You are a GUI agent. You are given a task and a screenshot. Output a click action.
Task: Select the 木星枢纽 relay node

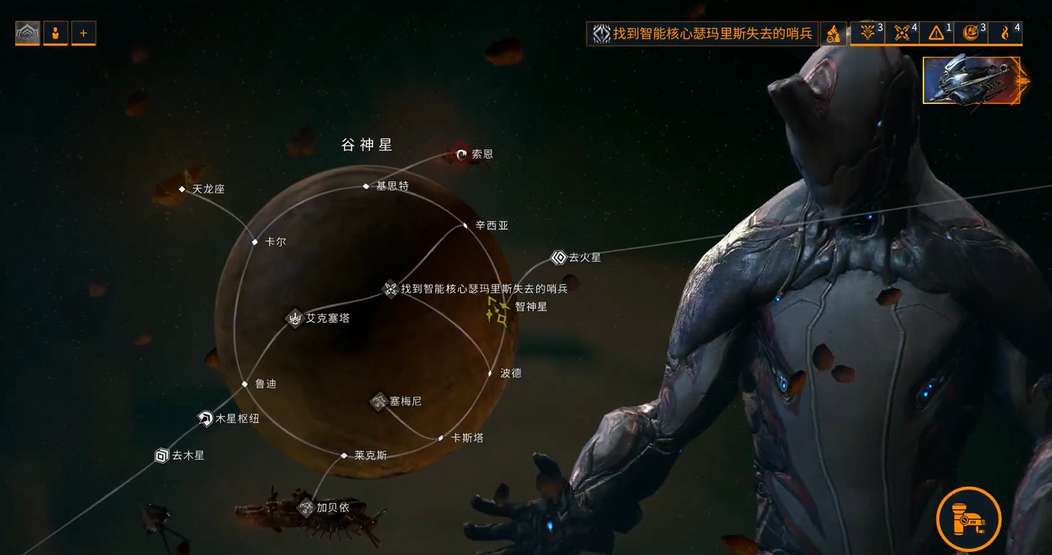tap(205, 419)
